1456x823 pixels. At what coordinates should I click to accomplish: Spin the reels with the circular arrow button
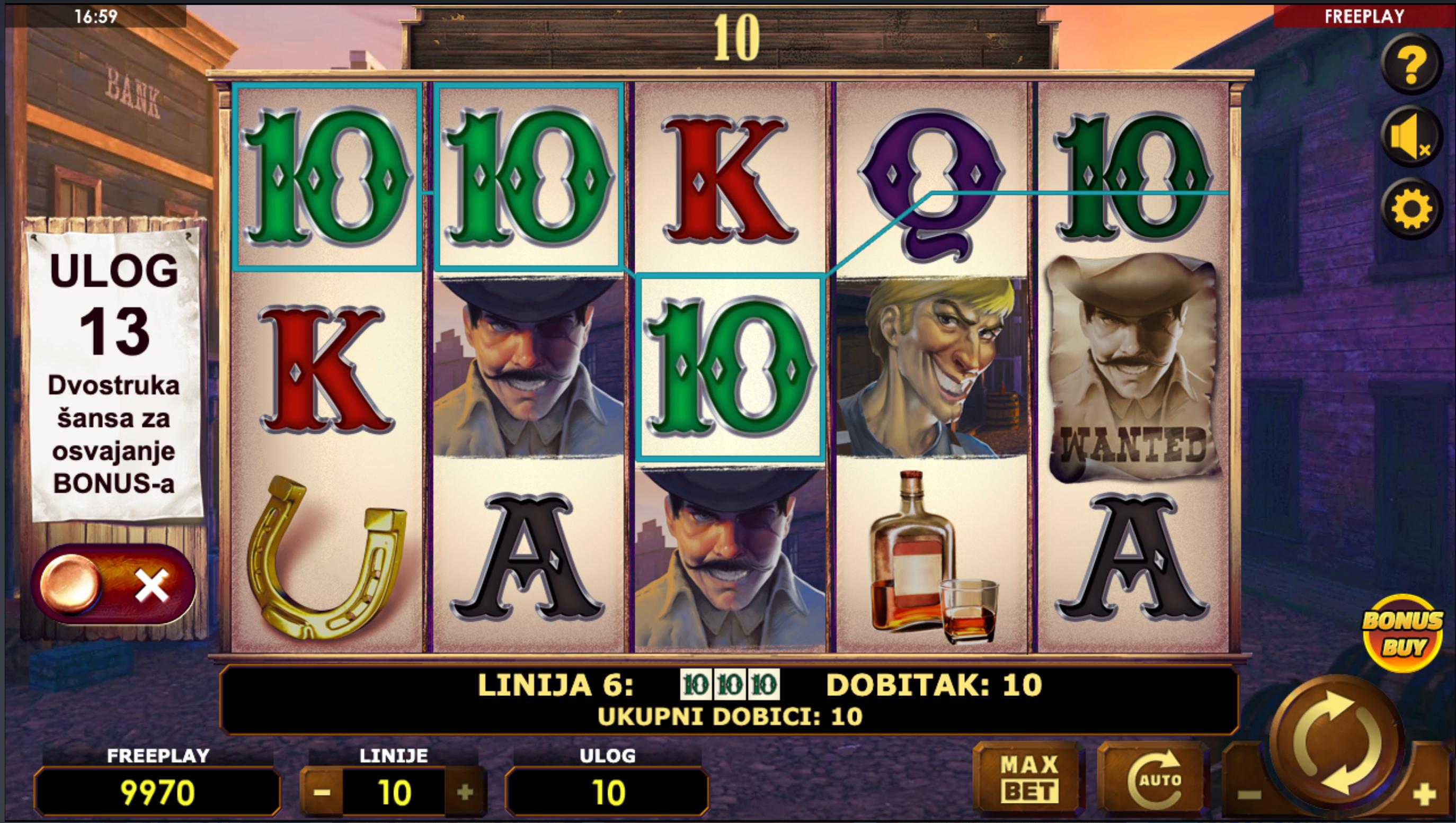pyautogui.click(x=1337, y=741)
